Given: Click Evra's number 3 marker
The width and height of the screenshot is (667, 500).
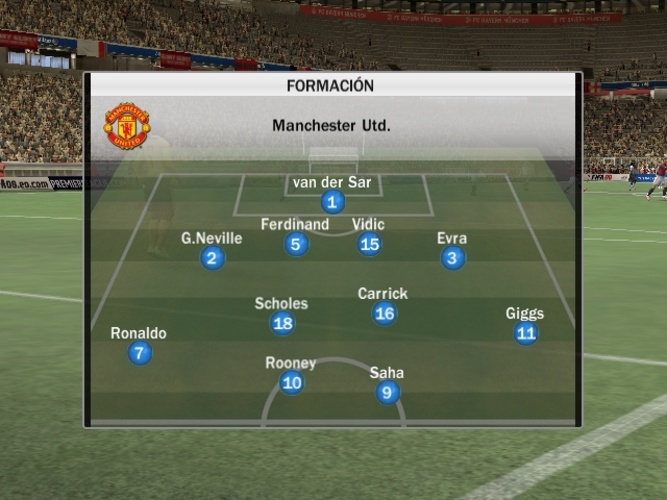Looking at the screenshot, I should pos(453,258).
